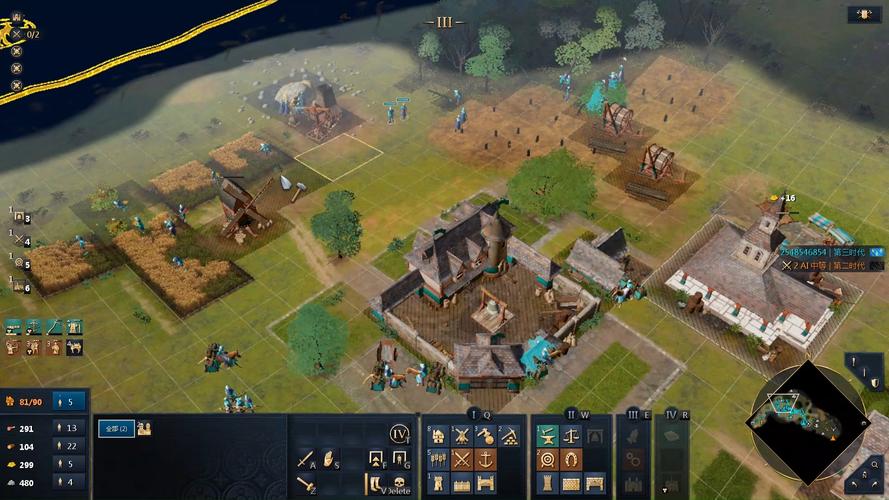Open the Age IV advance button
The image size is (889, 500).
pos(399,434)
